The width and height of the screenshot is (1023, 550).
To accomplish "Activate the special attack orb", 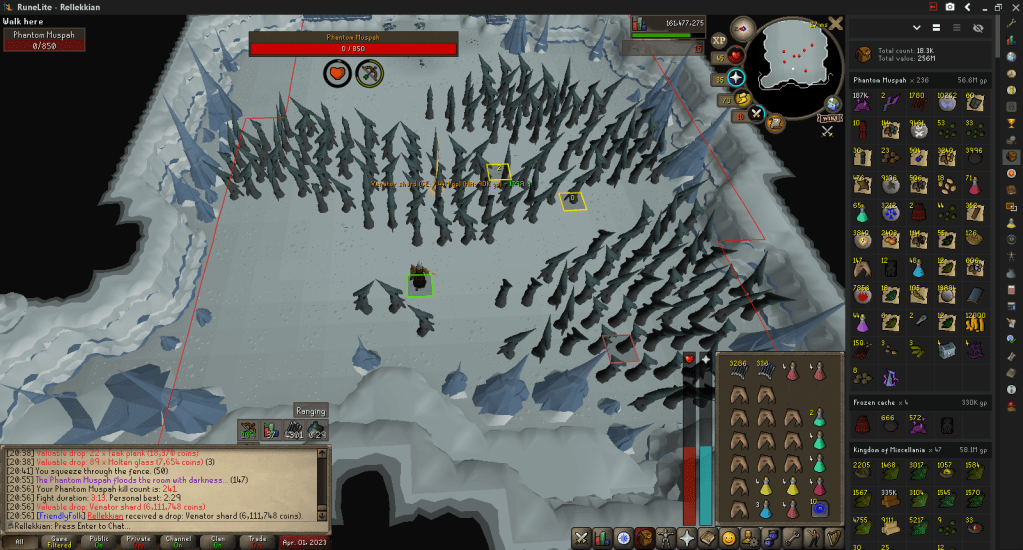I will coord(757,113).
